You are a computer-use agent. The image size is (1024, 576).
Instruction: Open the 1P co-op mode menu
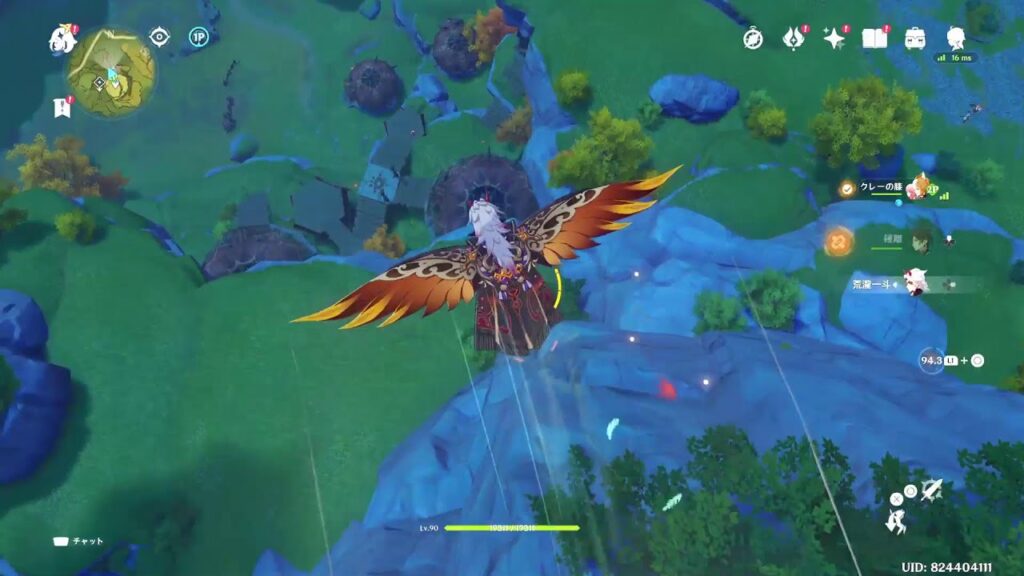(x=198, y=38)
